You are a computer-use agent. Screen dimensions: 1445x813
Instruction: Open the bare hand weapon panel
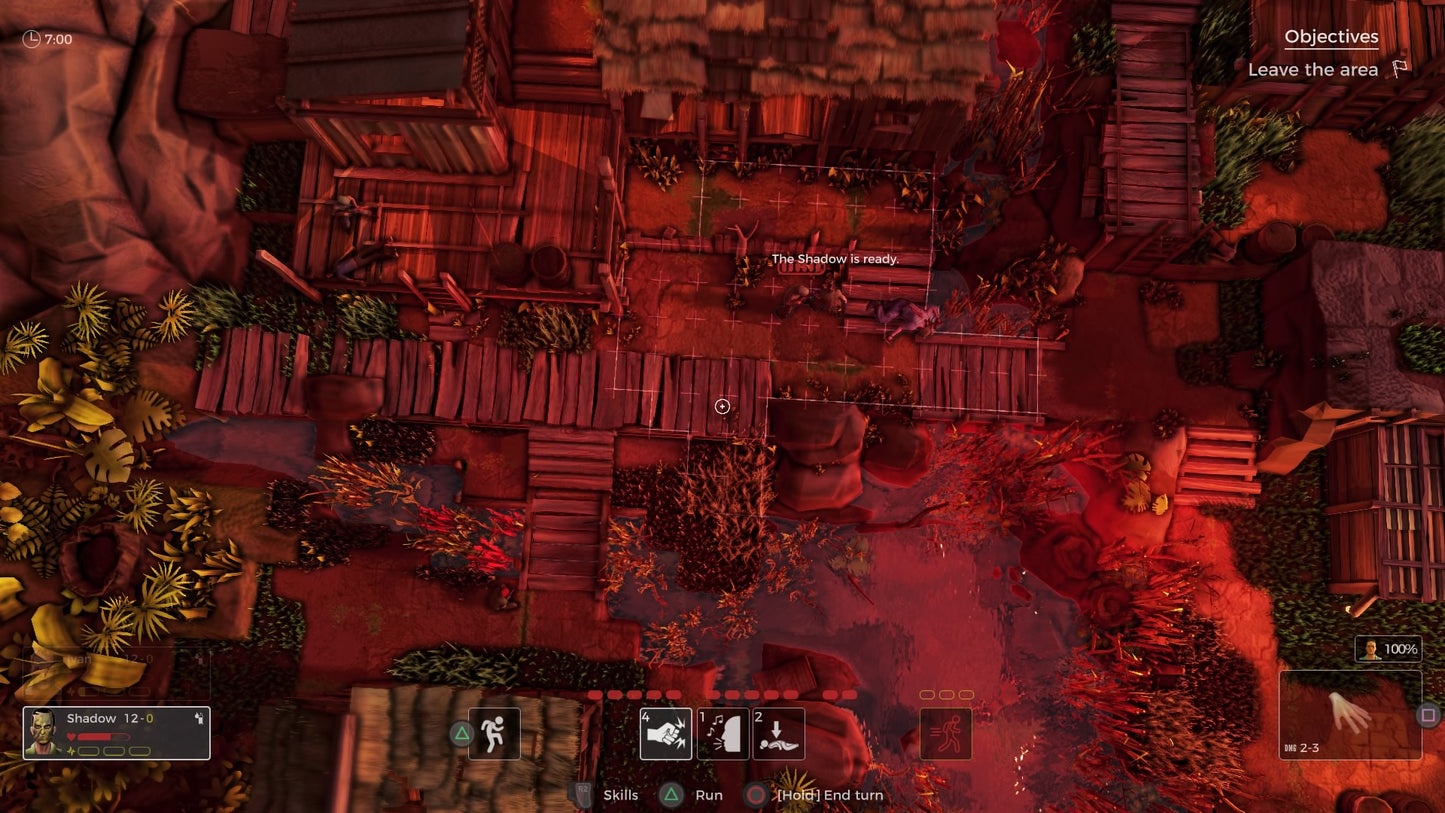click(x=1350, y=715)
